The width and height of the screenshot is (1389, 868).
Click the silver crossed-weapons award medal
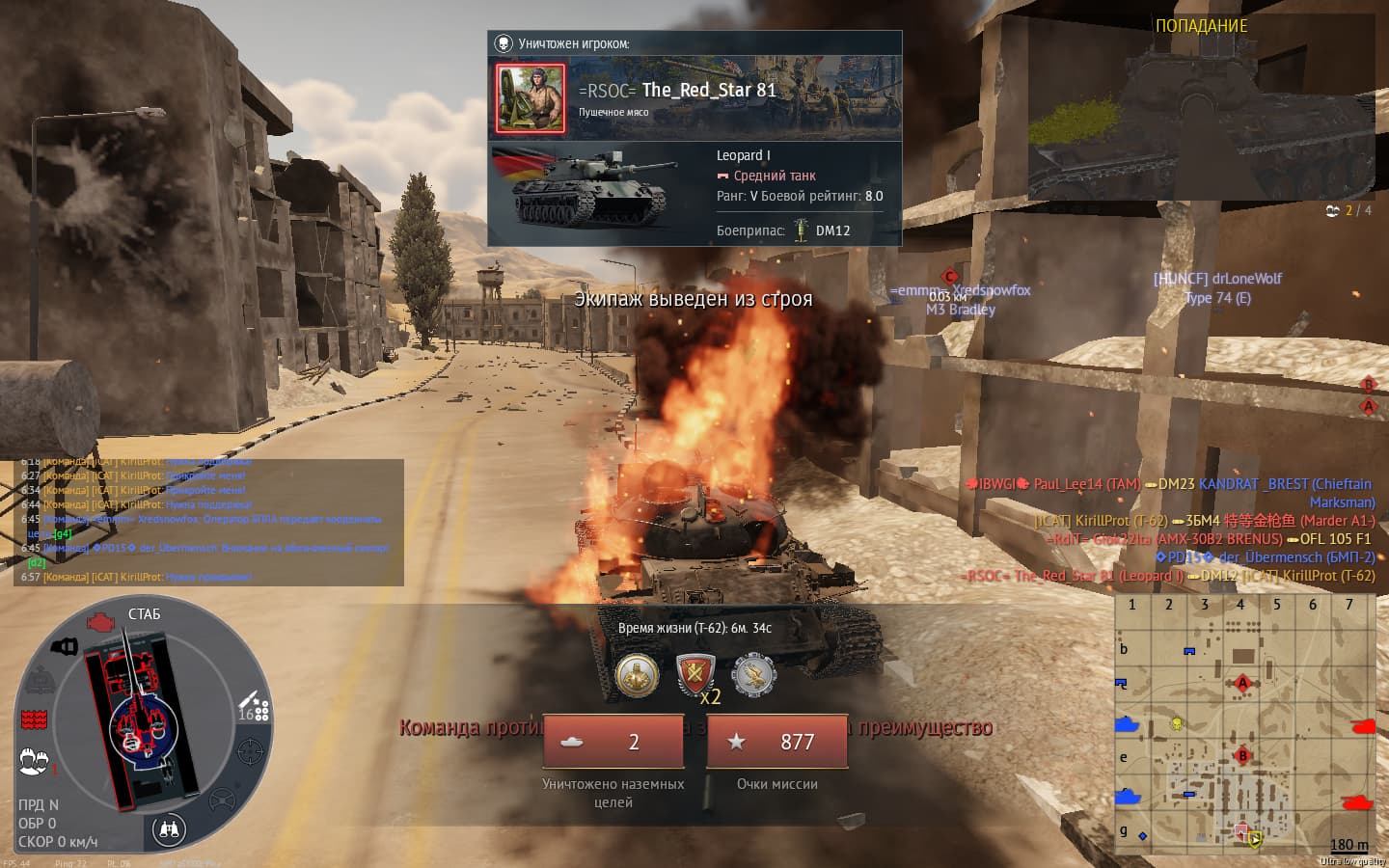pos(753,674)
